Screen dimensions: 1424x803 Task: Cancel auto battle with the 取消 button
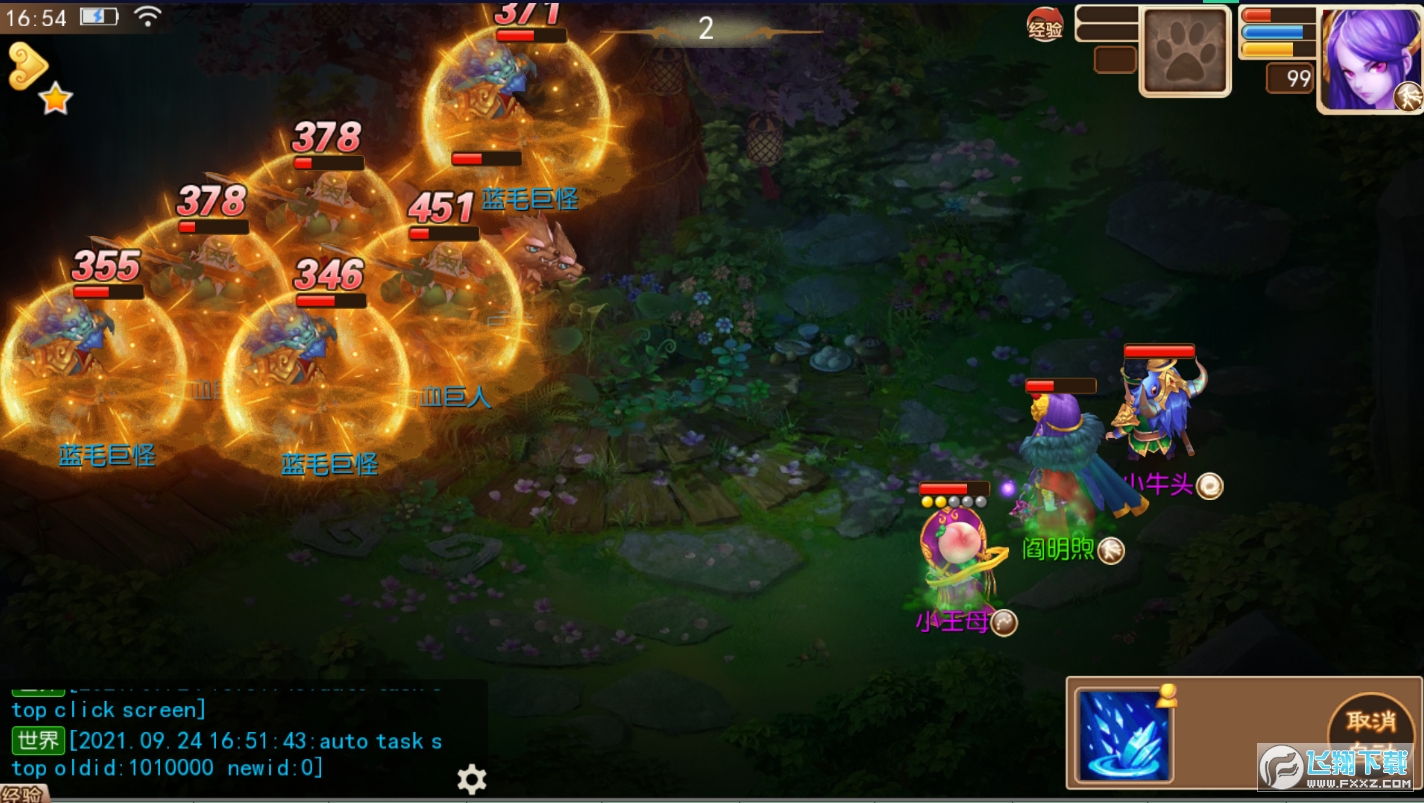click(1369, 722)
